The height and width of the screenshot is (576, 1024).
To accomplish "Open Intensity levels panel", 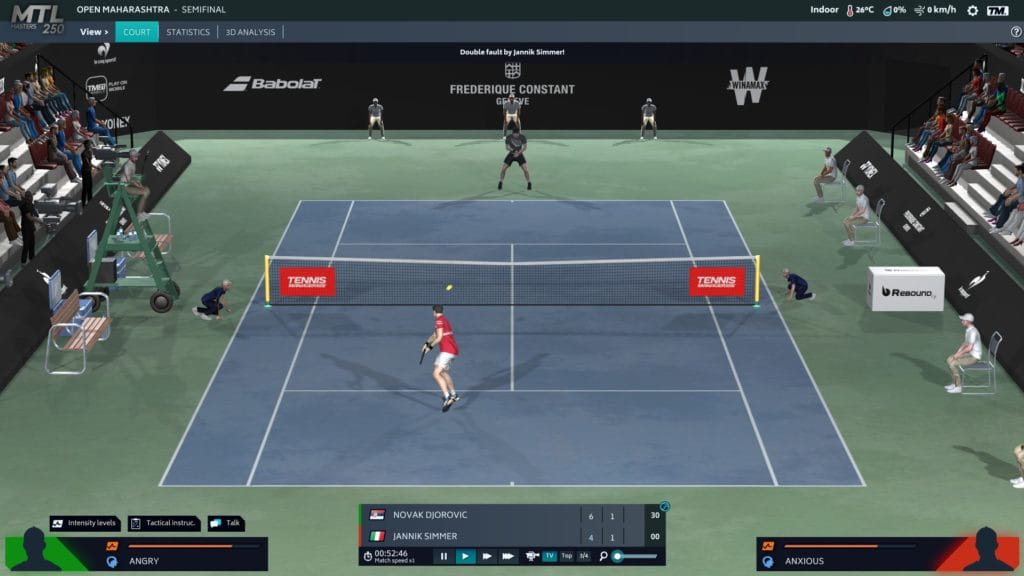I will pos(86,523).
